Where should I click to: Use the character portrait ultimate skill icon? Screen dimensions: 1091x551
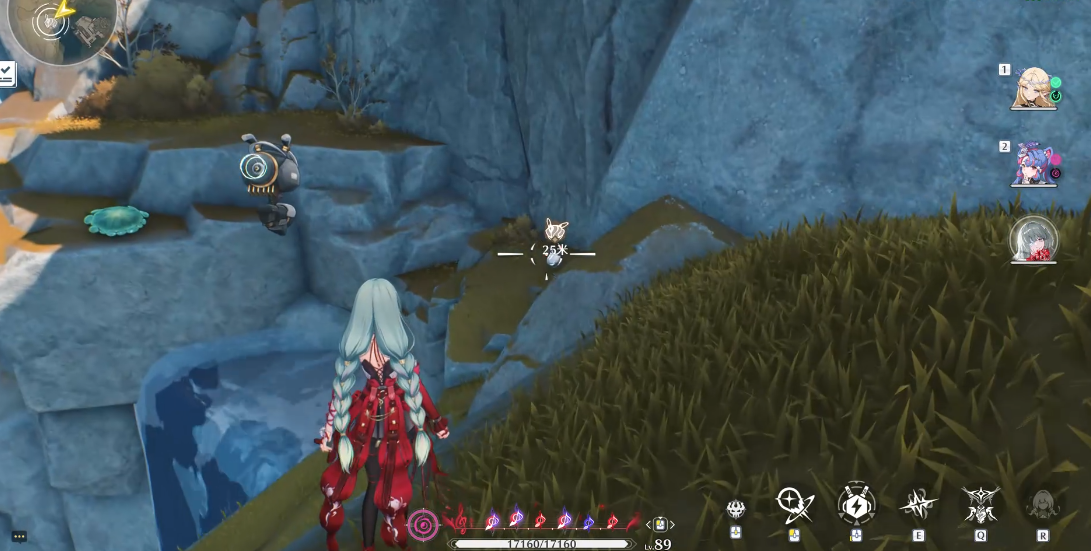1043,503
